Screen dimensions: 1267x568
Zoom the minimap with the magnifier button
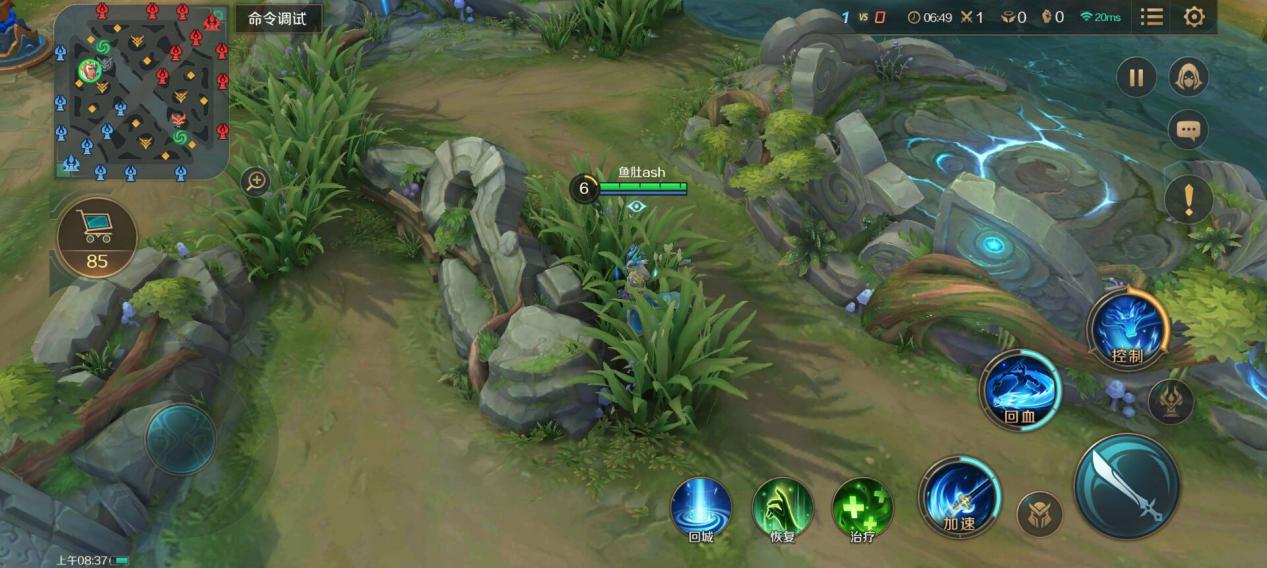point(256,181)
